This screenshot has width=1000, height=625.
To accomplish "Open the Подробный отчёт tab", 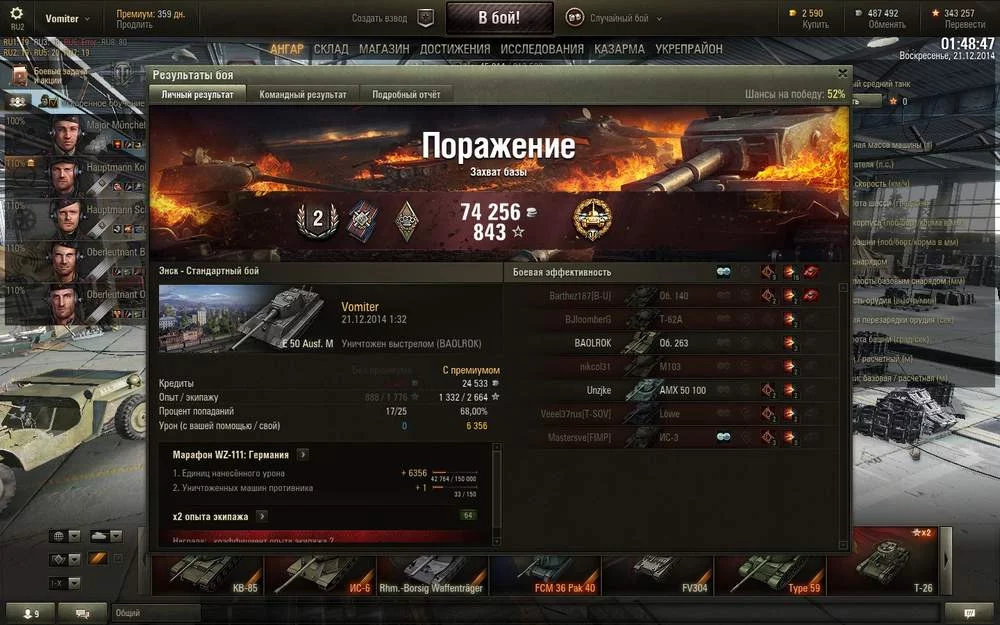I will tap(406, 94).
